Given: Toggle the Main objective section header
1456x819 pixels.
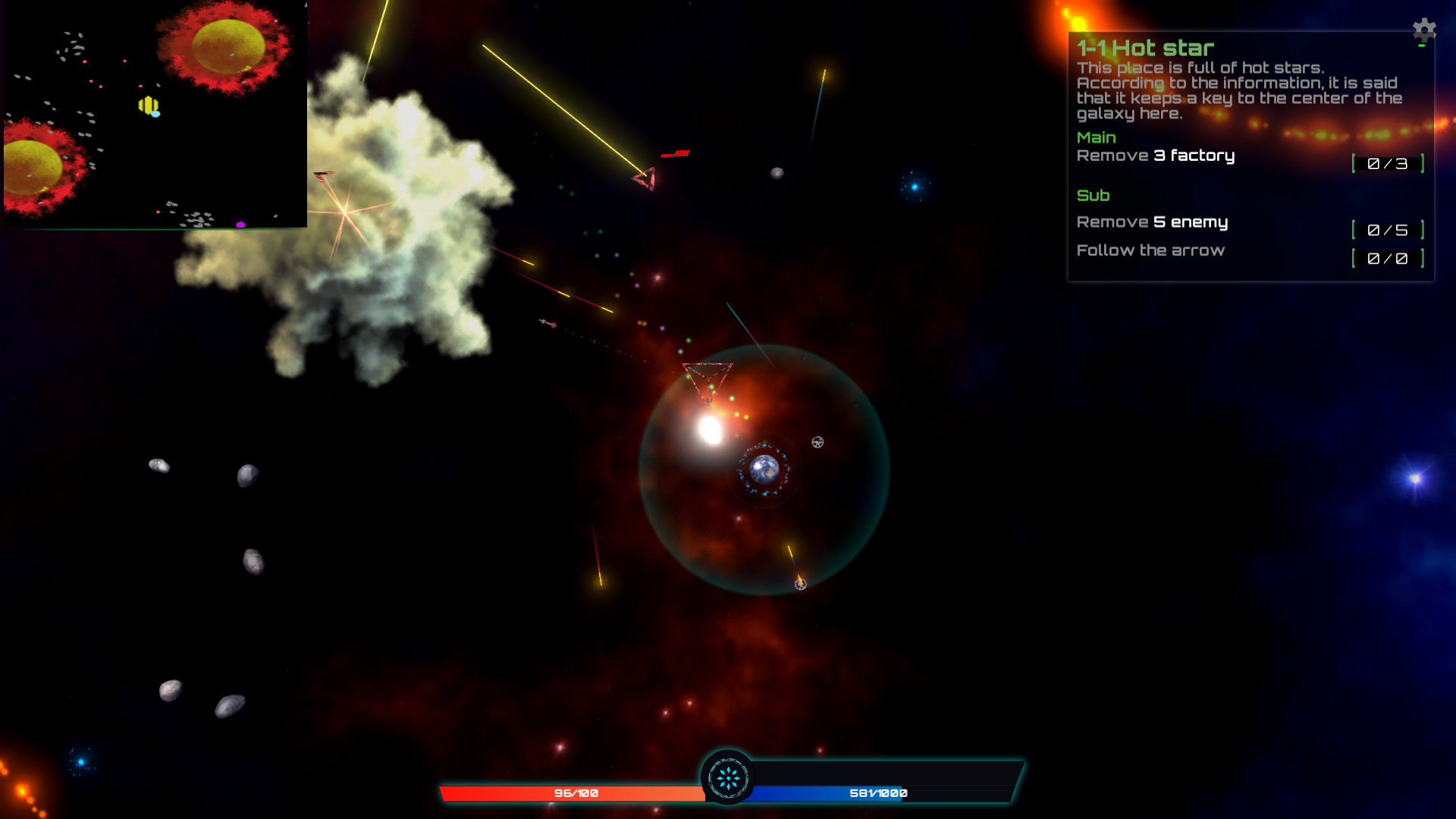Looking at the screenshot, I should tap(1097, 137).
